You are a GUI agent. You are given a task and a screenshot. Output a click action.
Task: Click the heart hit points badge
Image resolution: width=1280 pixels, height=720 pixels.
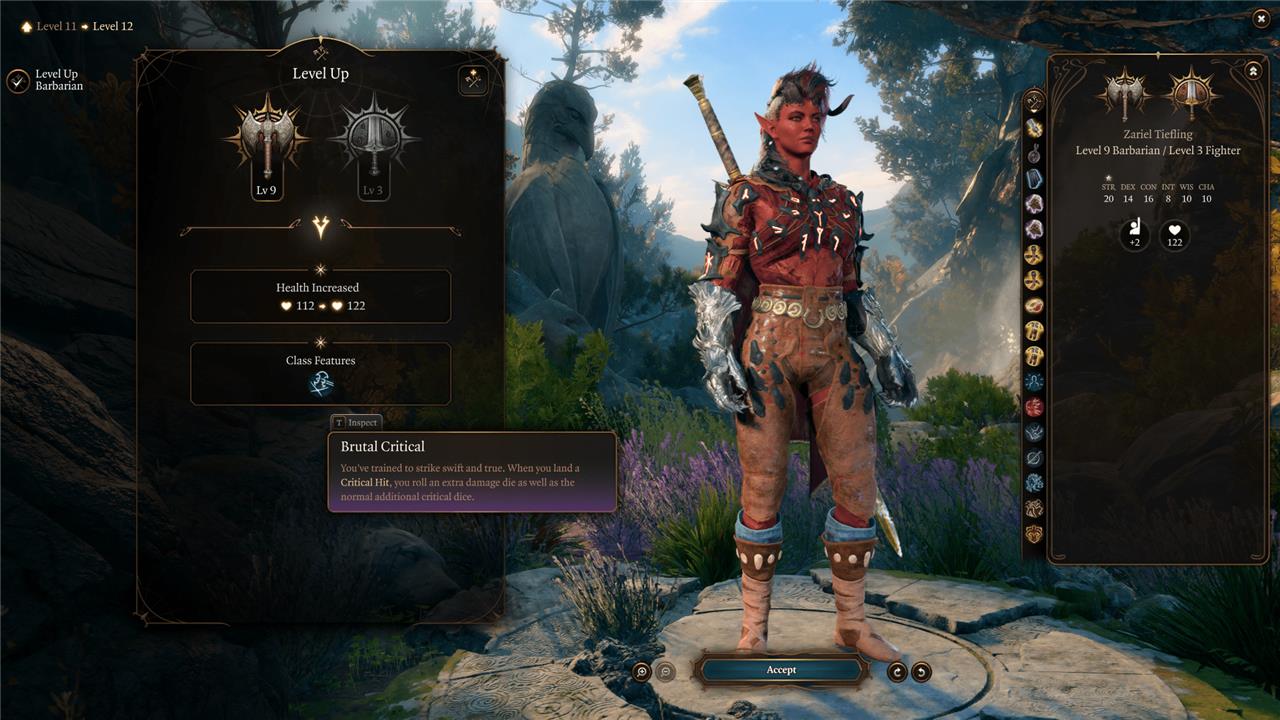pyautogui.click(x=1175, y=236)
